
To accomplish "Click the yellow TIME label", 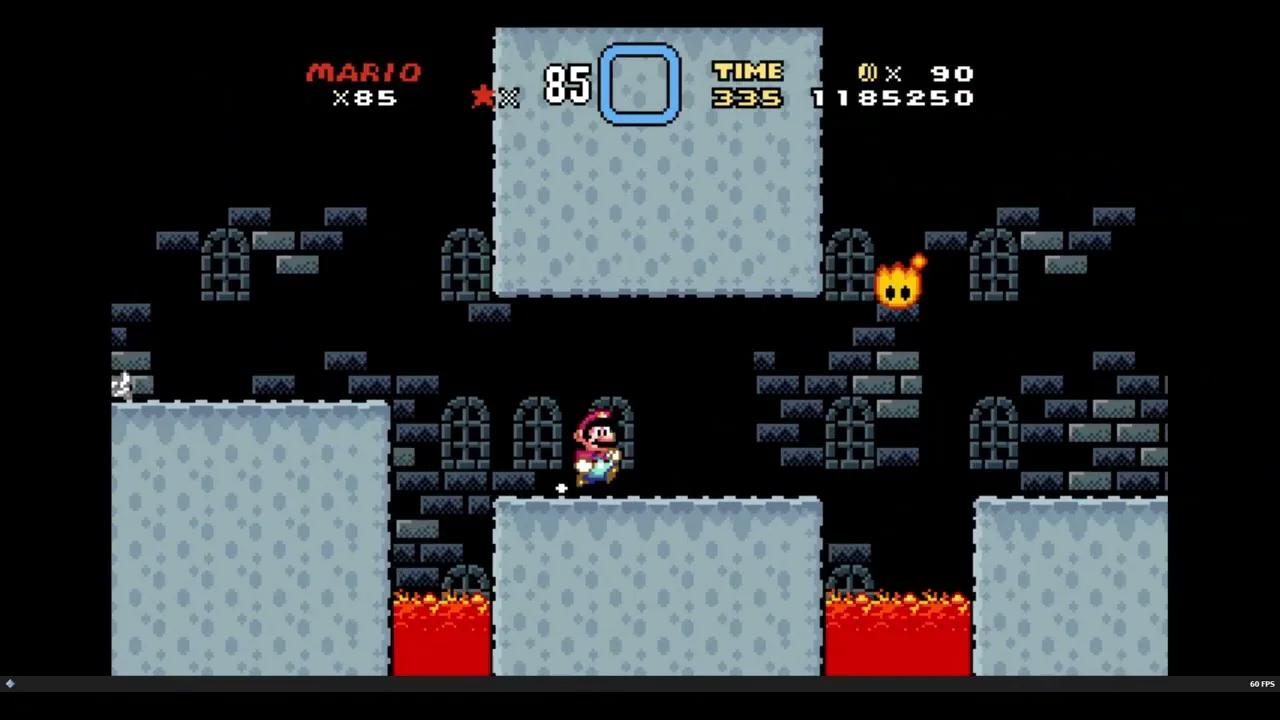I will [747, 71].
